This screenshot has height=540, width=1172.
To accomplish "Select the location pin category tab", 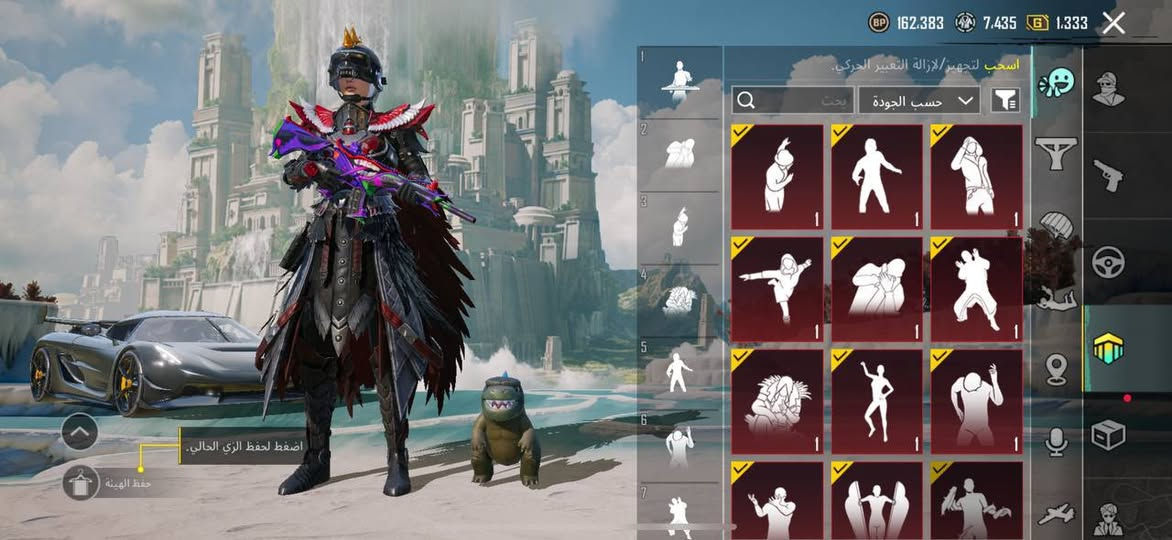I will [x=1056, y=369].
